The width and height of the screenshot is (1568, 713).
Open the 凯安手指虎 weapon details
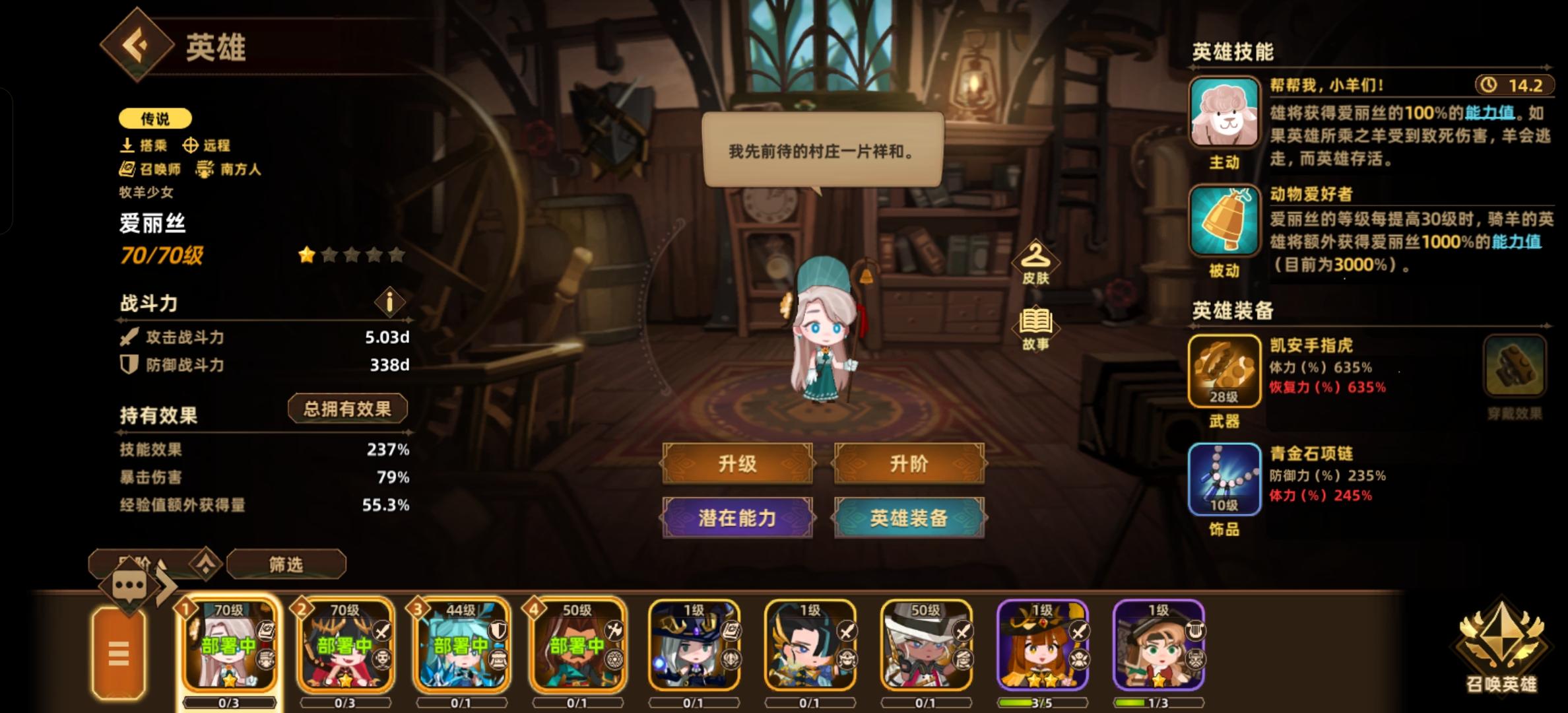[x=1224, y=370]
